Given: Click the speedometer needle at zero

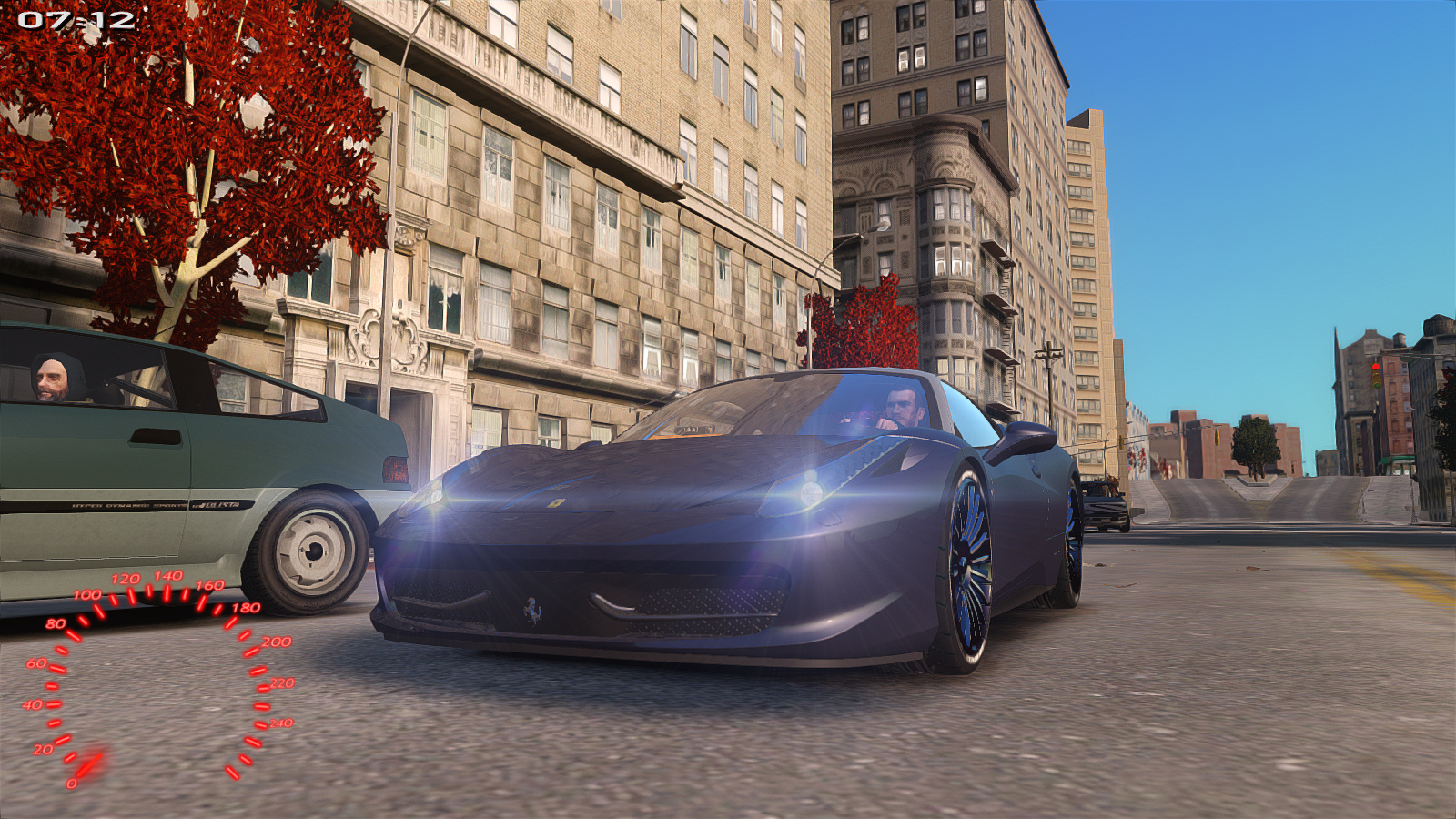Looking at the screenshot, I should (x=91, y=763).
